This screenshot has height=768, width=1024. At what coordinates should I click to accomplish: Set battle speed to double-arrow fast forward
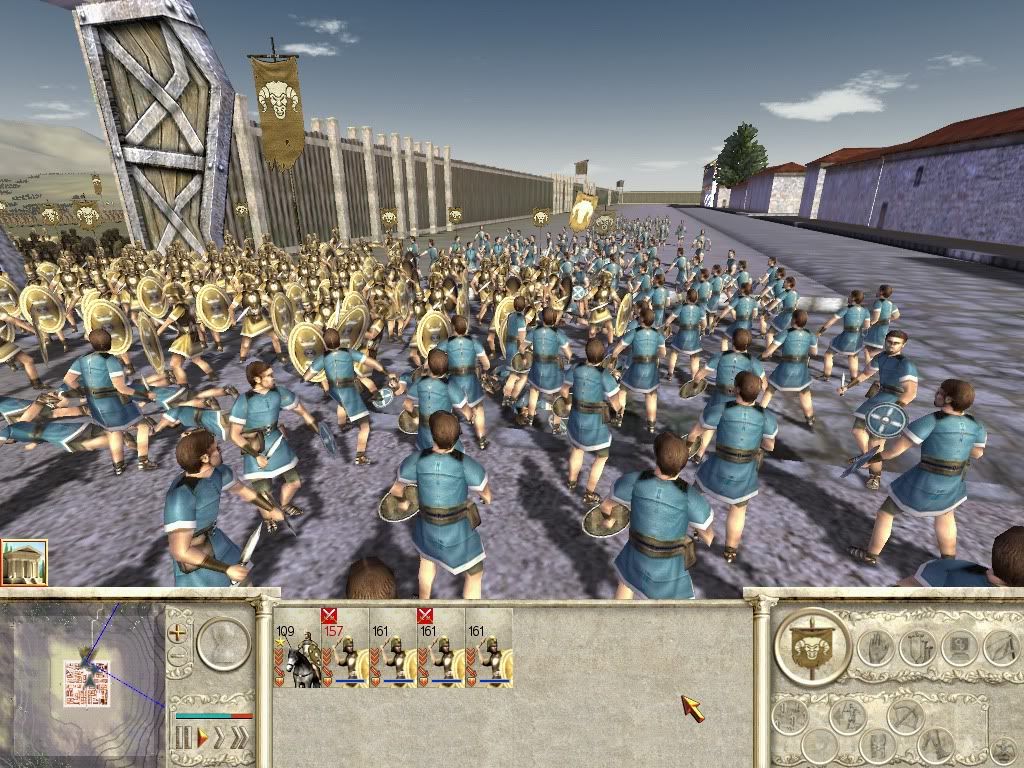(x=220, y=739)
